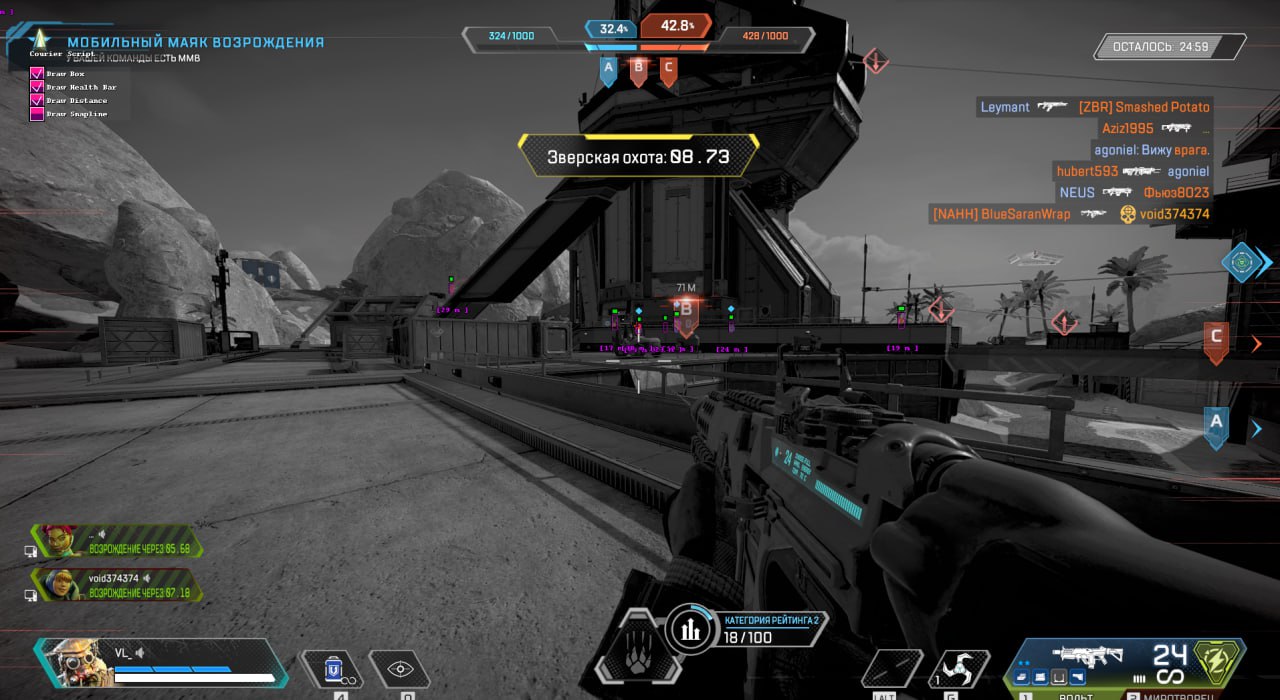Click the rating tier bar-chart icon
This screenshot has width=1280, height=700.
690,628
